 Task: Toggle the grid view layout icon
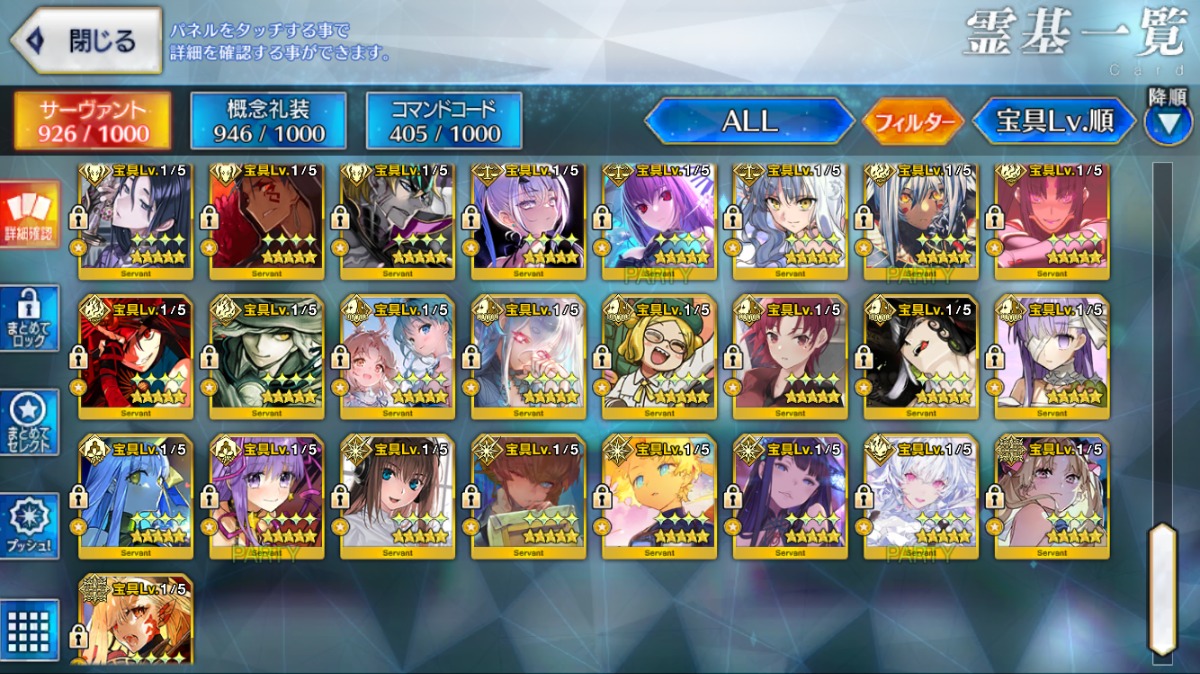click(x=31, y=630)
